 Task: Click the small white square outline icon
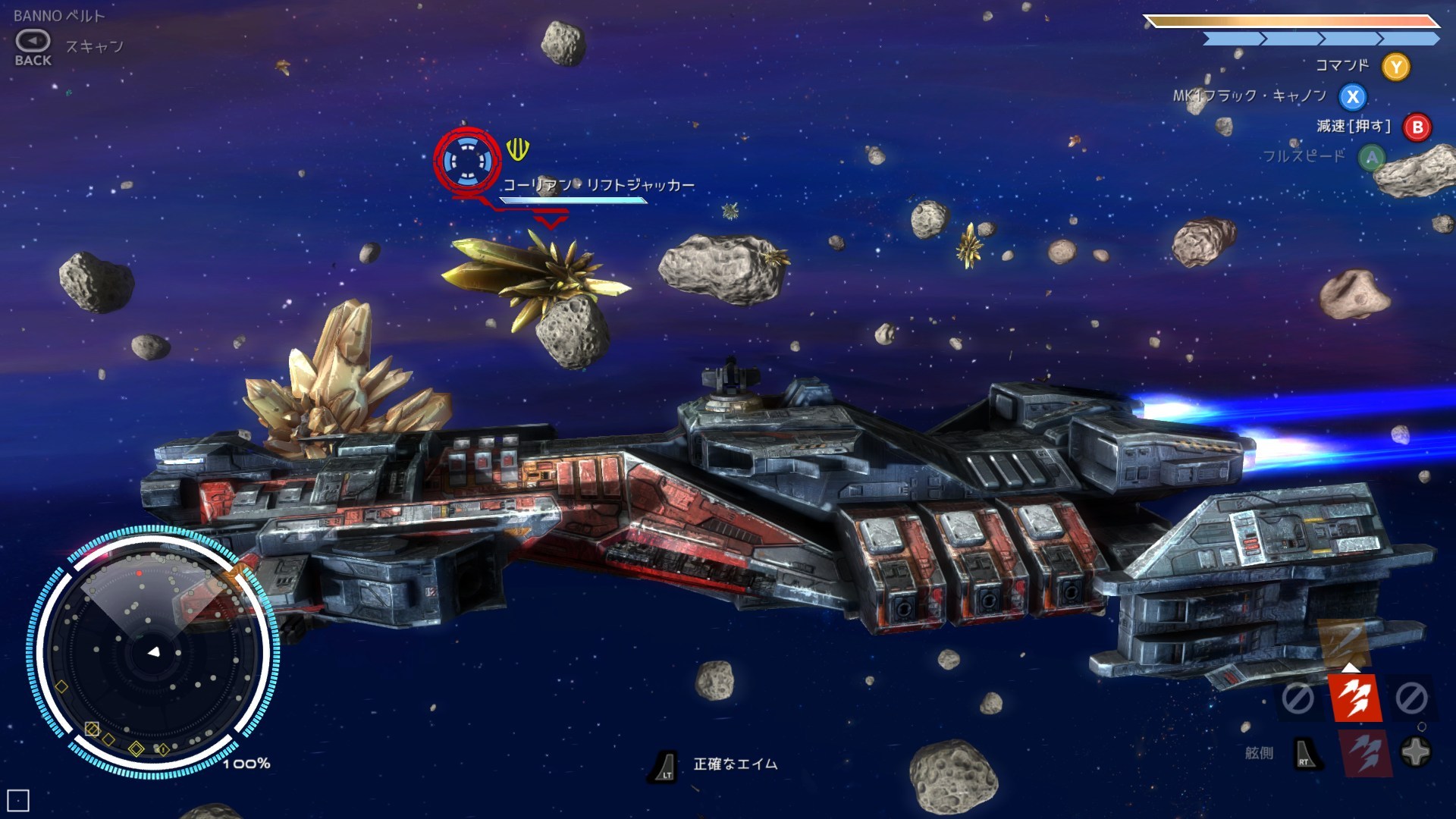(x=18, y=800)
